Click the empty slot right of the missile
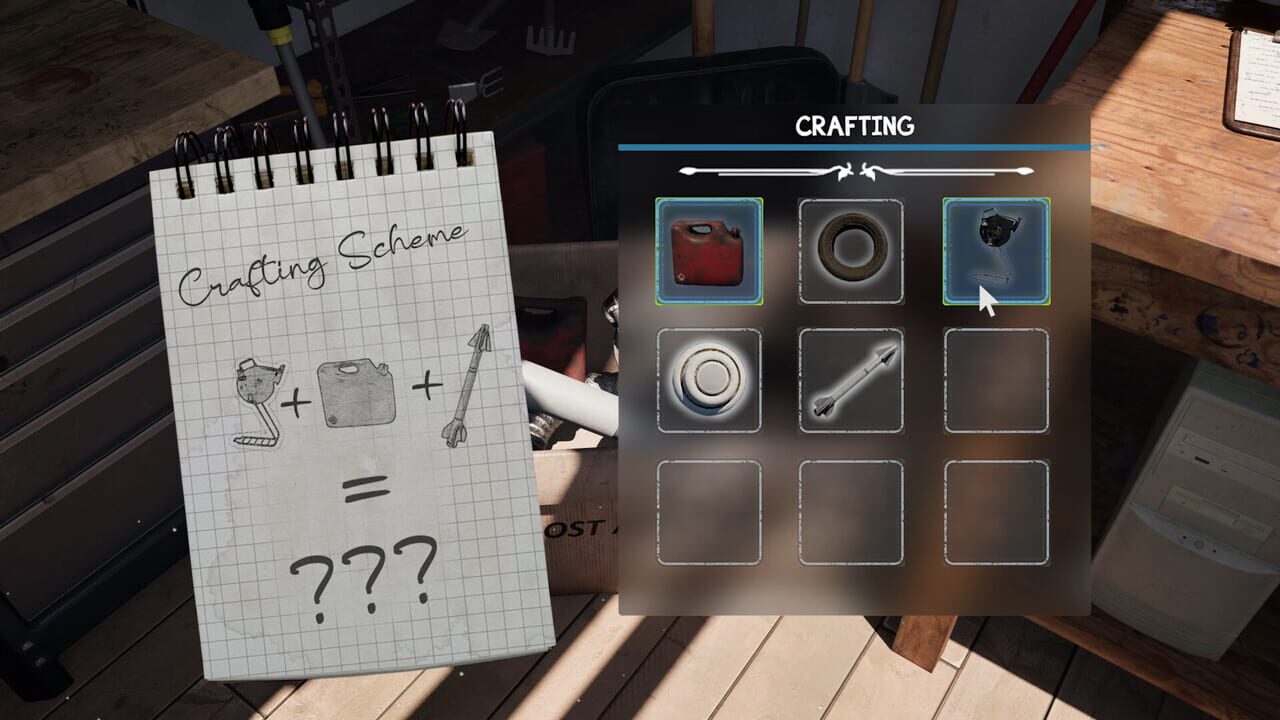The width and height of the screenshot is (1280, 720). (x=994, y=381)
